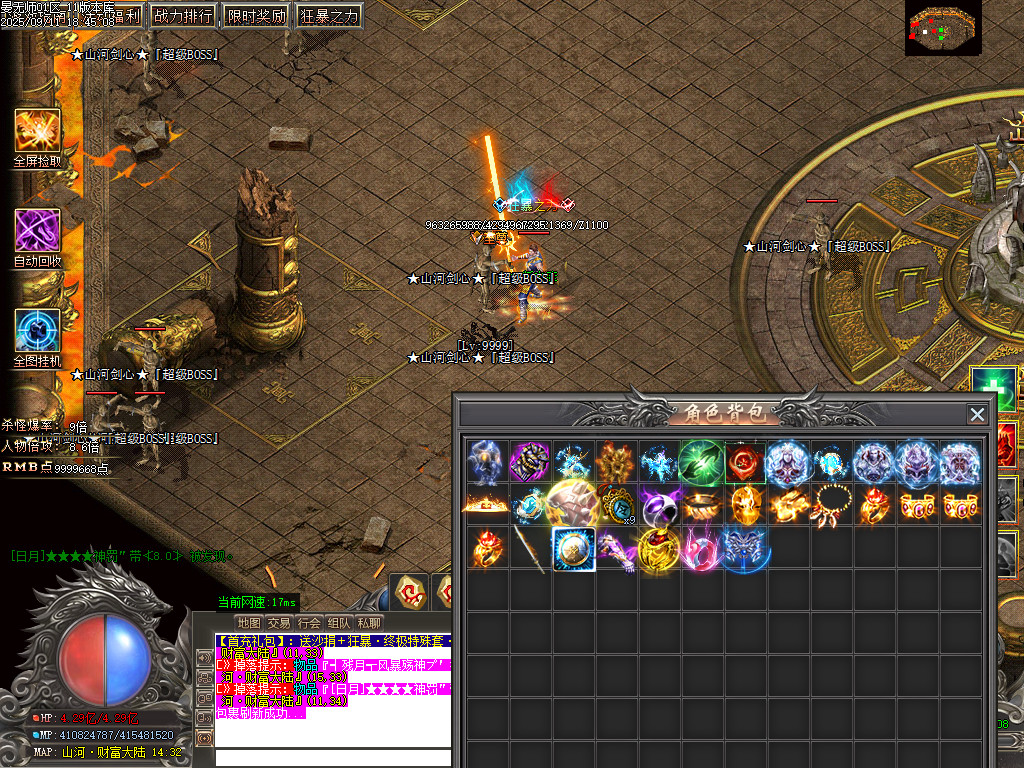Open the 组队 team button
Screen dimensions: 1024x768
[x=339, y=623]
